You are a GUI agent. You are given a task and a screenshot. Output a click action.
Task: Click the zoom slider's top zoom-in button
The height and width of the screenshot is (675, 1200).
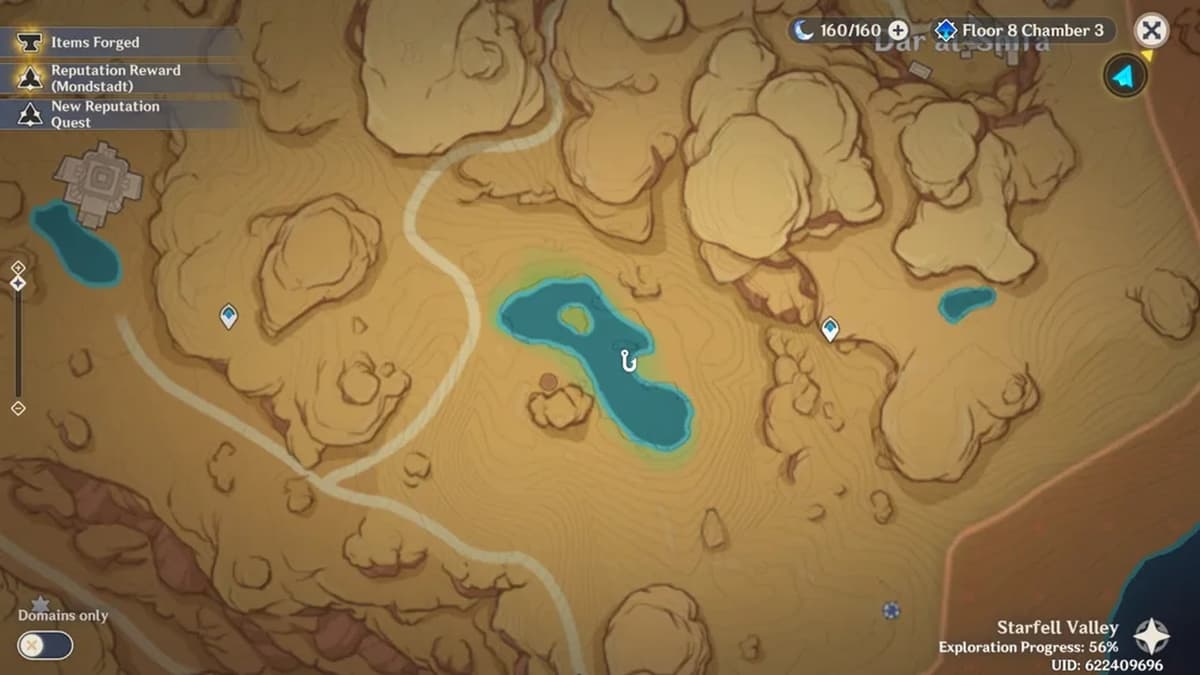click(x=18, y=267)
